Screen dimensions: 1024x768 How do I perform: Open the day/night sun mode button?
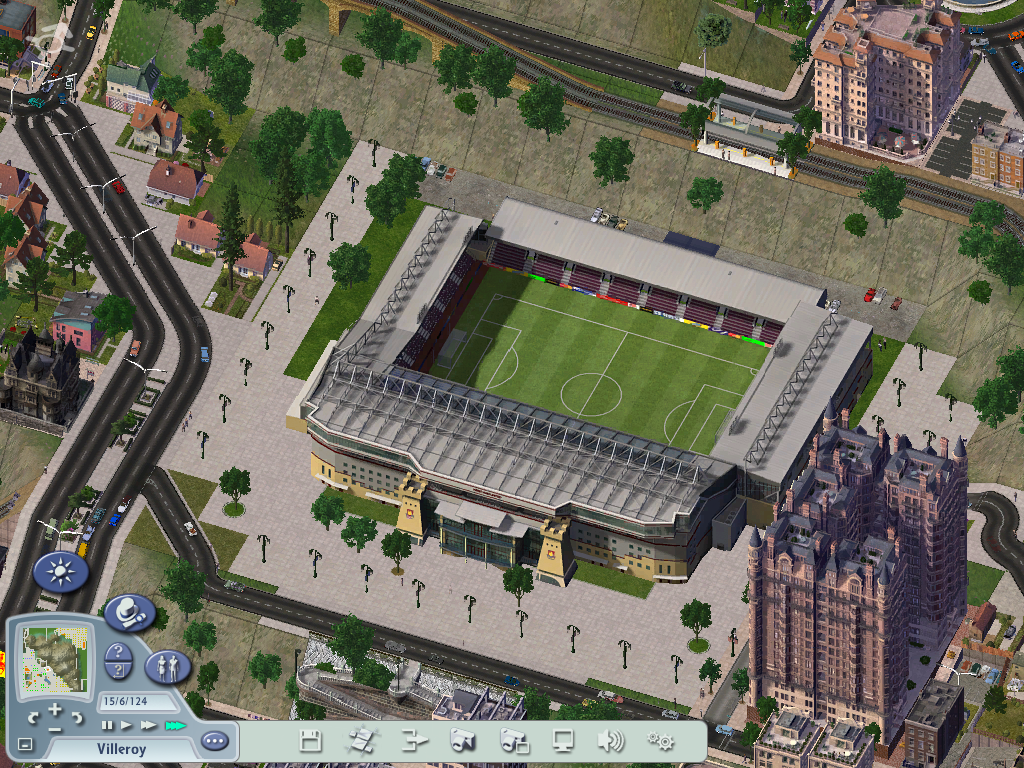61,572
